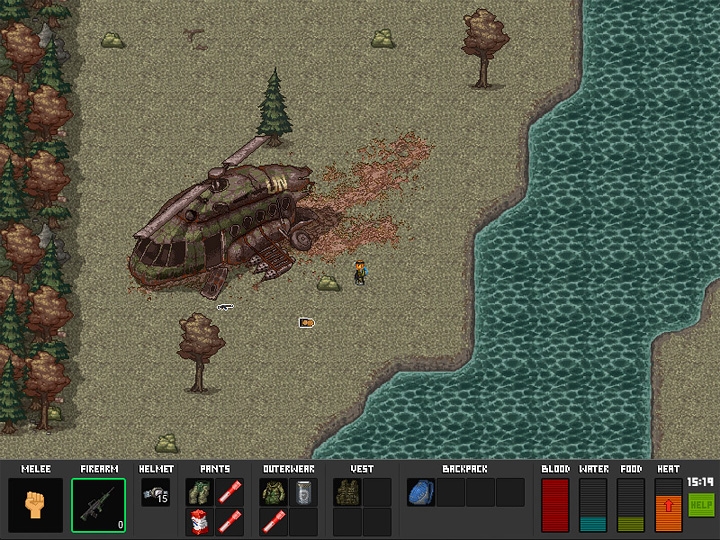This screenshot has height=540, width=720.
Task: Open the blue backpack slot
Action: coord(420,492)
